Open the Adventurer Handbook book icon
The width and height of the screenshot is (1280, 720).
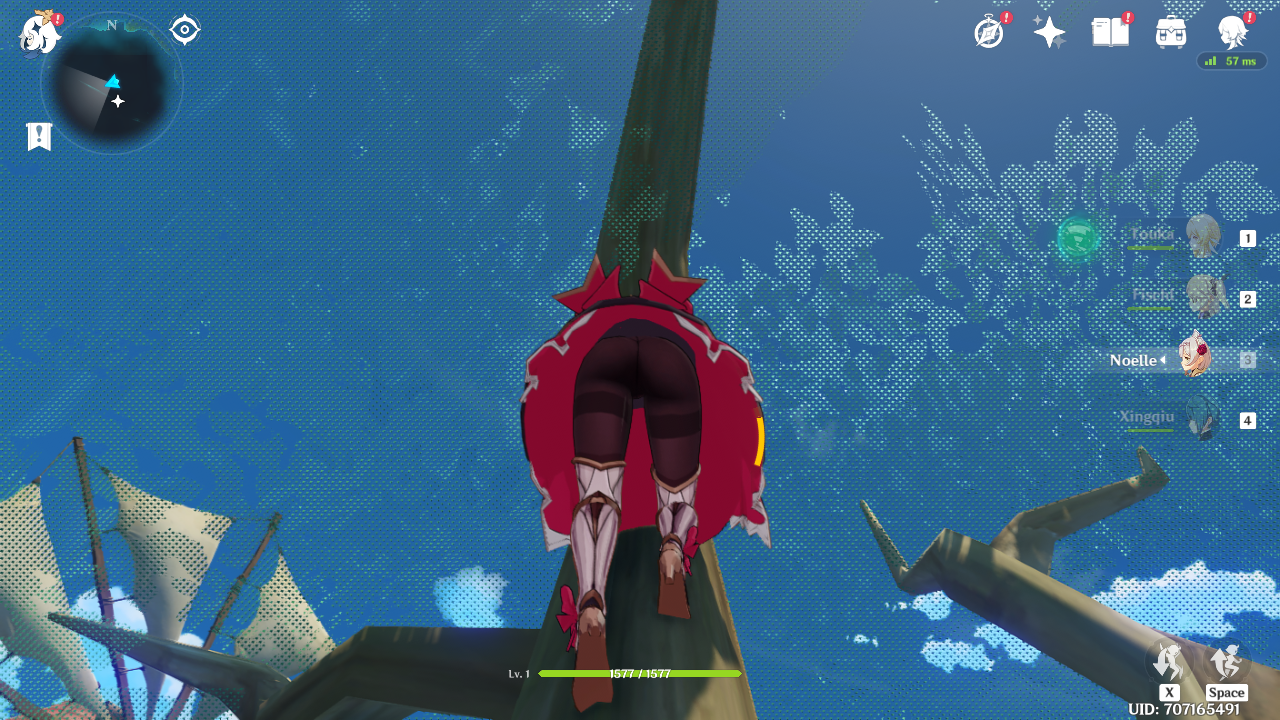(x=1110, y=32)
